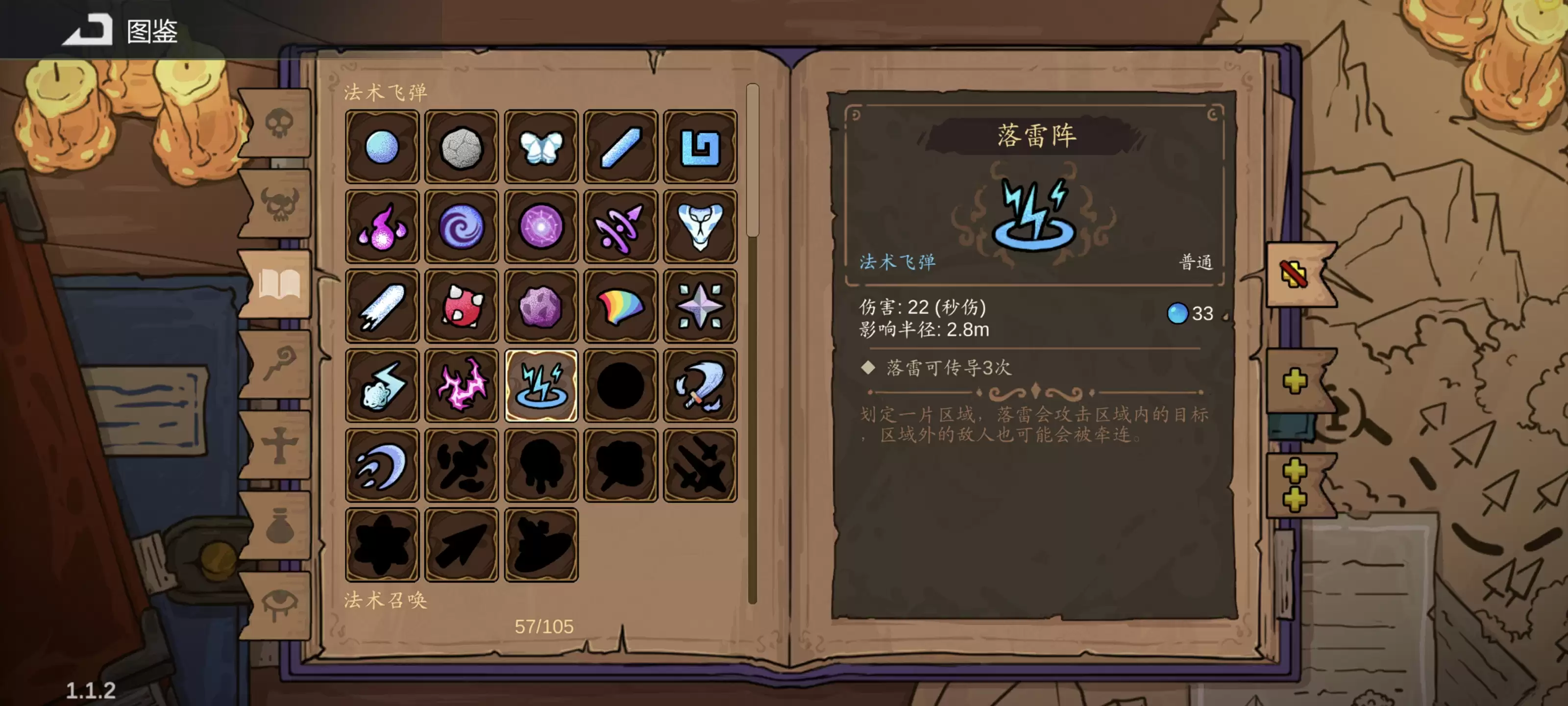
Task: Open the butterfly spell entry
Action: pyautogui.click(x=542, y=146)
